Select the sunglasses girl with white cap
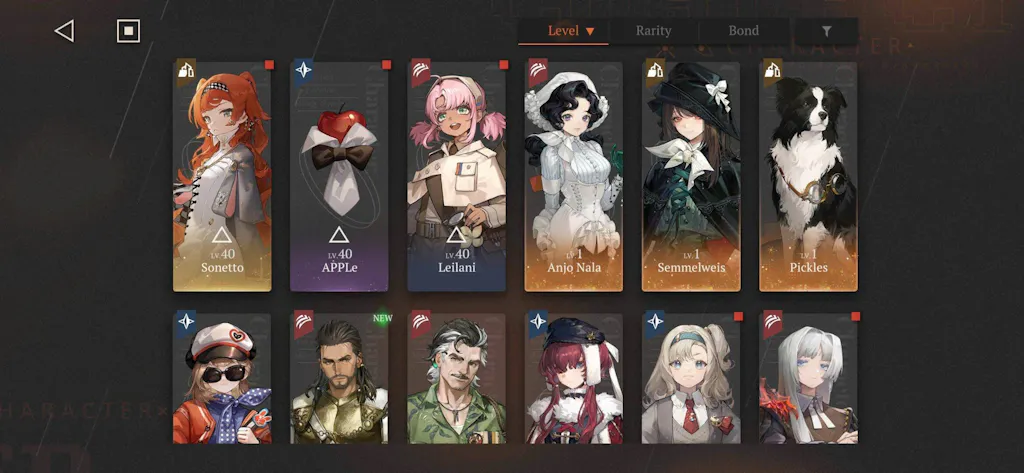The image size is (1024, 473). (223, 378)
